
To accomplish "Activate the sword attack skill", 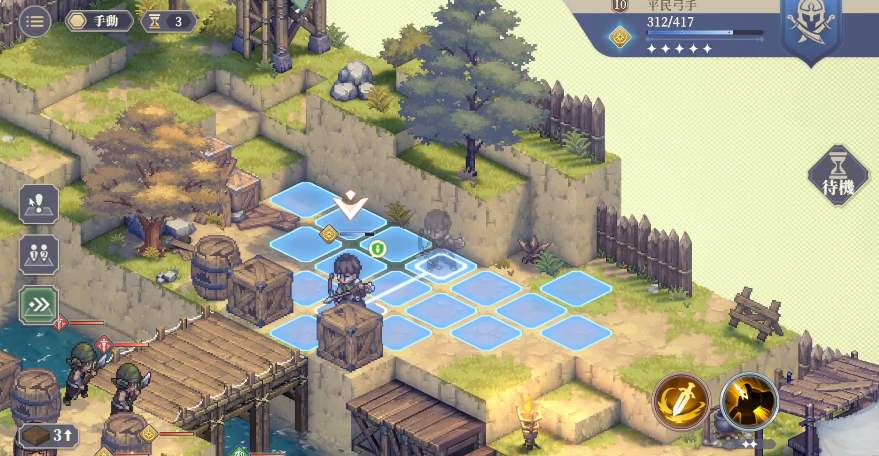I will coord(681,402).
